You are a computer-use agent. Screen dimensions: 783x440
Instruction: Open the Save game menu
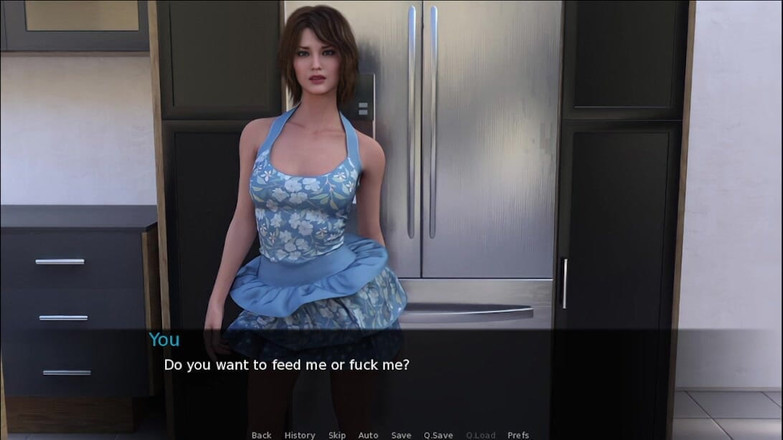401,435
